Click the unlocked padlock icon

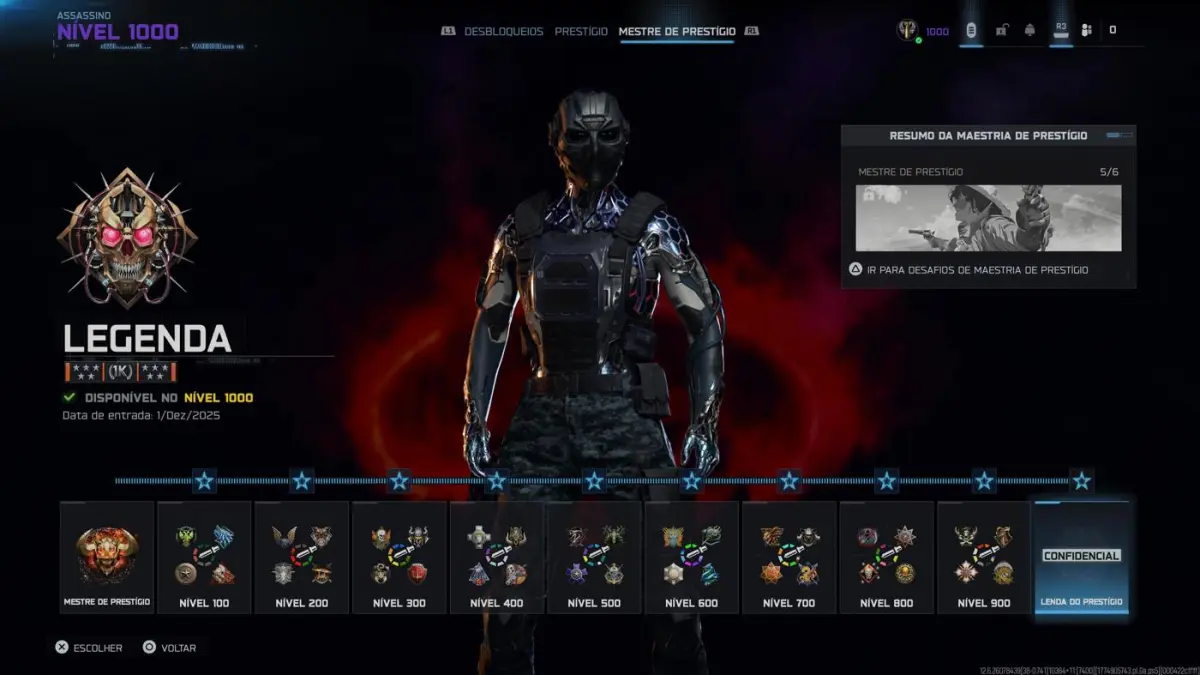click(1001, 30)
